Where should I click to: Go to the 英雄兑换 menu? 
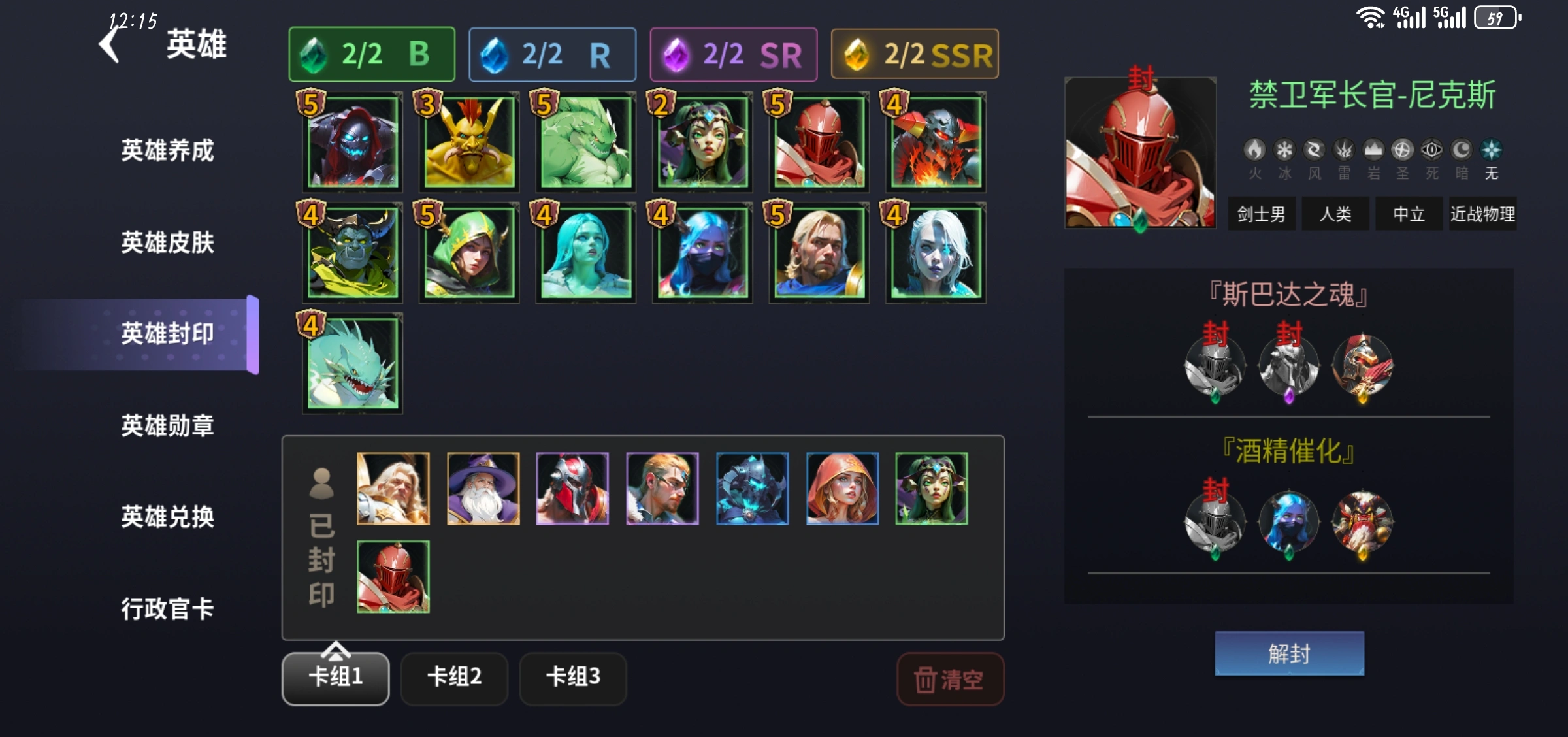tap(167, 517)
